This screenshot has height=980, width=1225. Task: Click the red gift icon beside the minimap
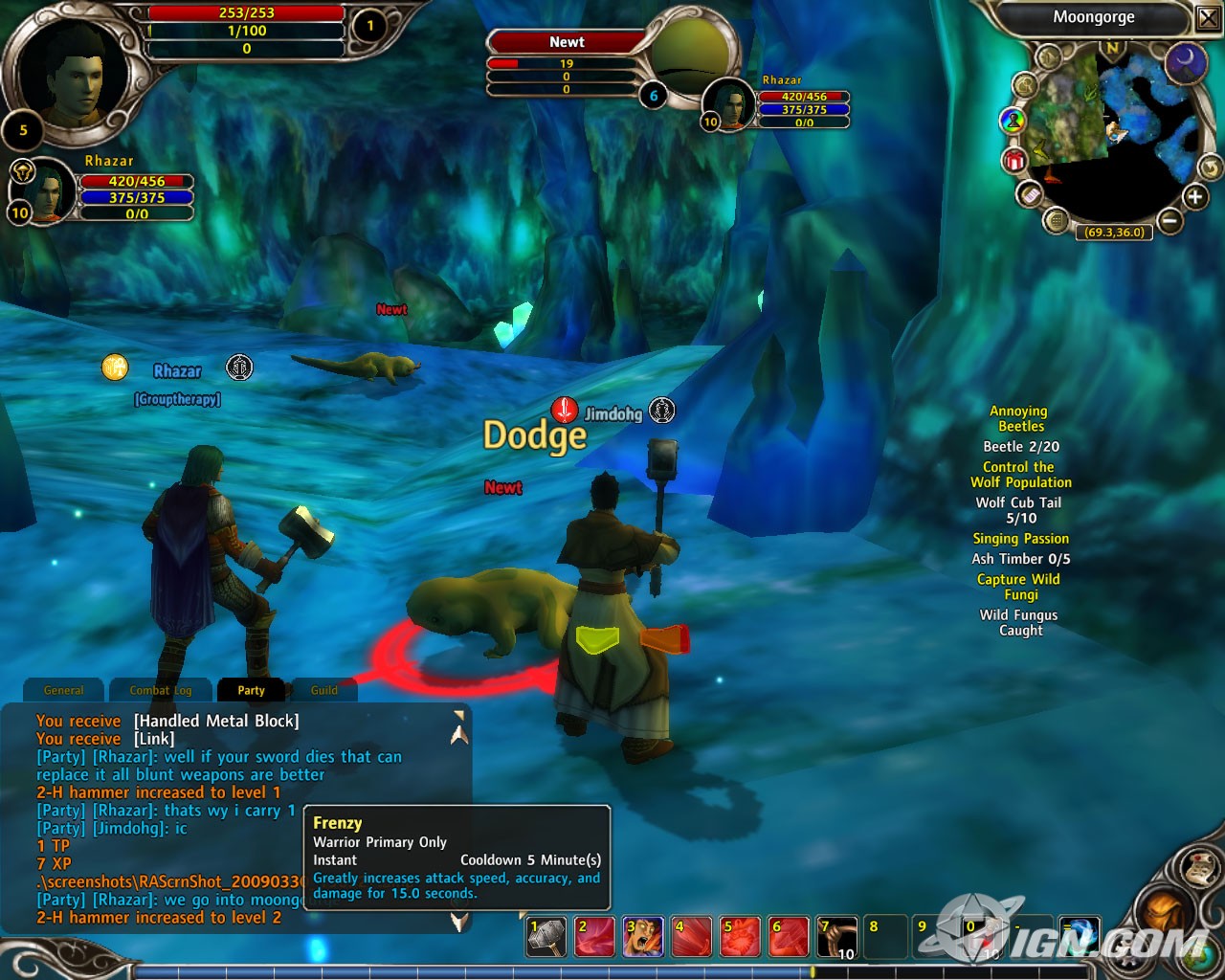[1013, 160]
